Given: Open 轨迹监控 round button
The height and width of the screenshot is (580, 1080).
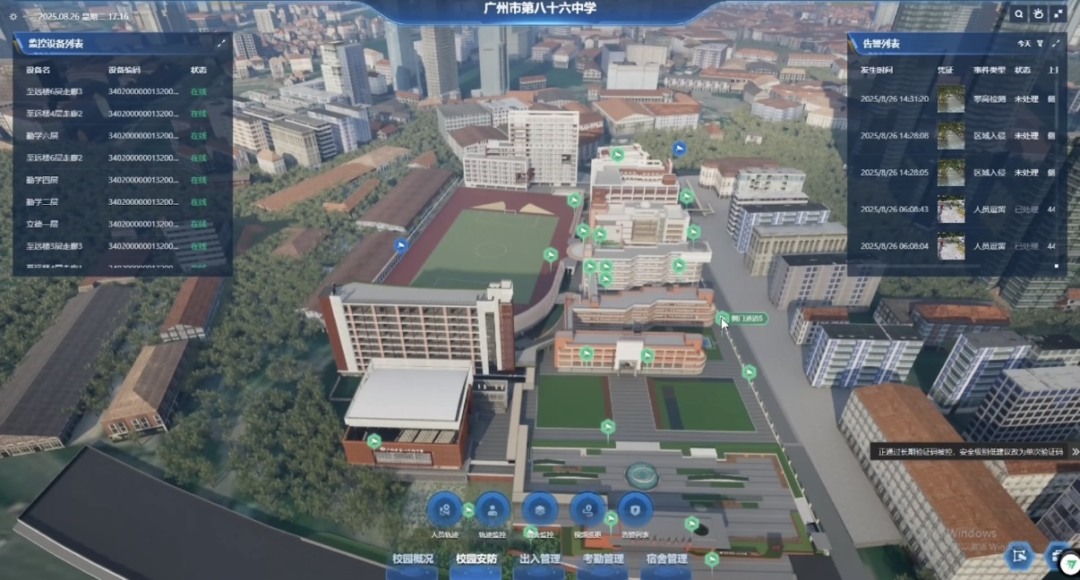Looking at the screenshot, I should coord(492,510).
